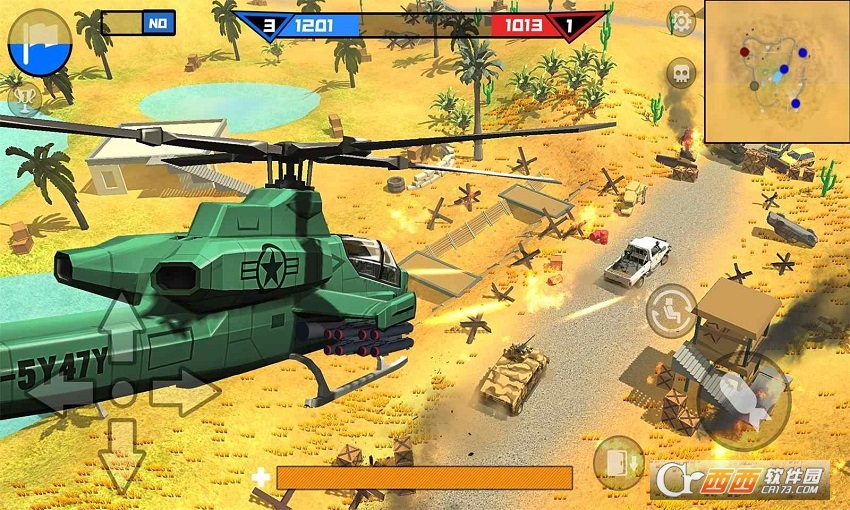
Task: Tap the down arrow movement control
Action: (x=122, y=453)
